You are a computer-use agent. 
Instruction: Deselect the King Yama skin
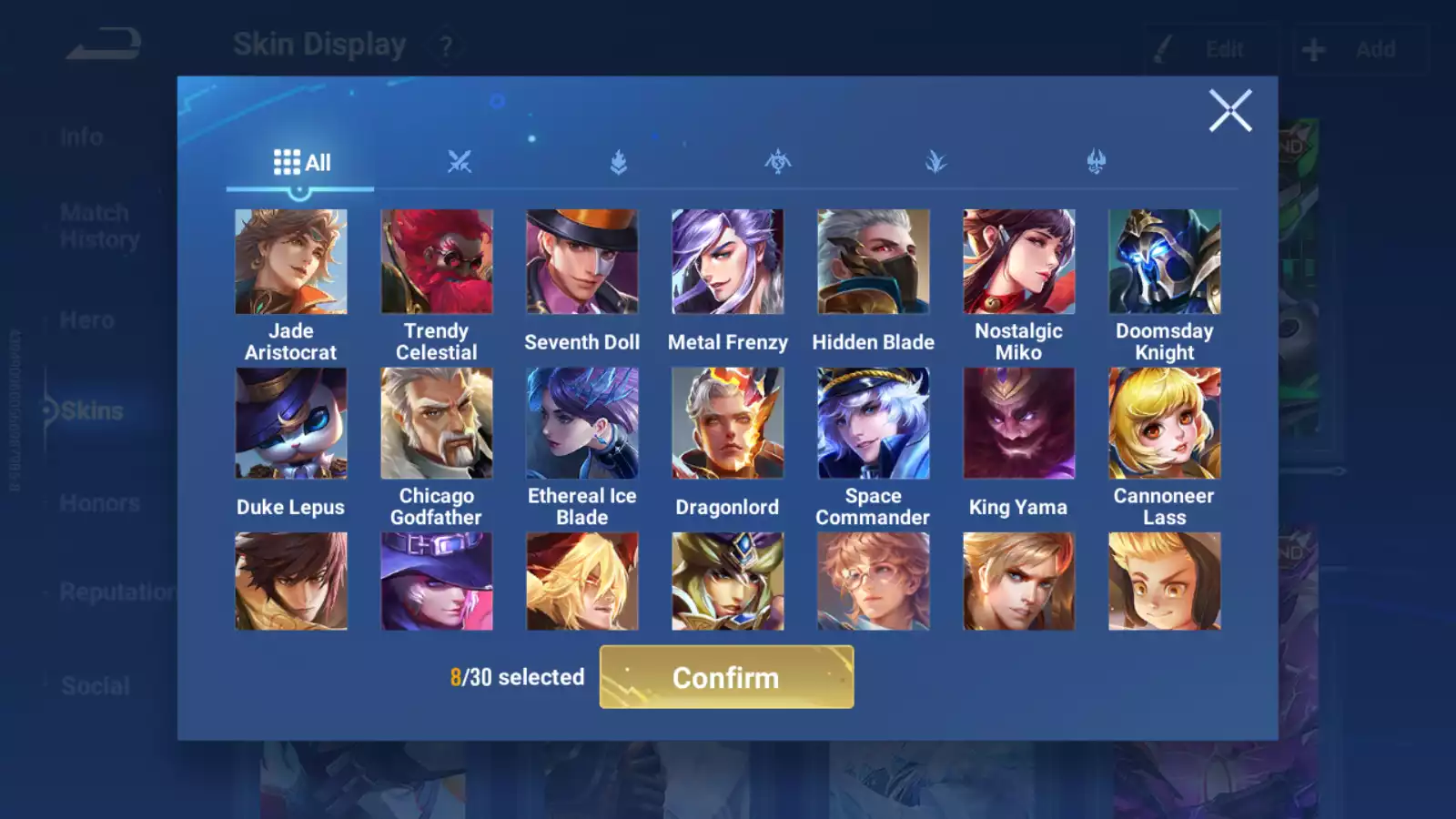pyautogui.click(x=1019, y=421)
